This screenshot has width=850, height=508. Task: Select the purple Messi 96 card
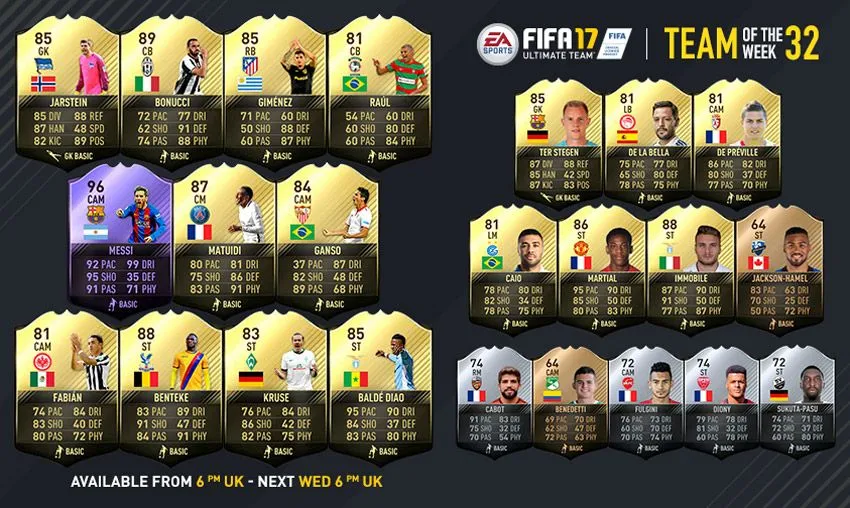(x=119, y=240)
